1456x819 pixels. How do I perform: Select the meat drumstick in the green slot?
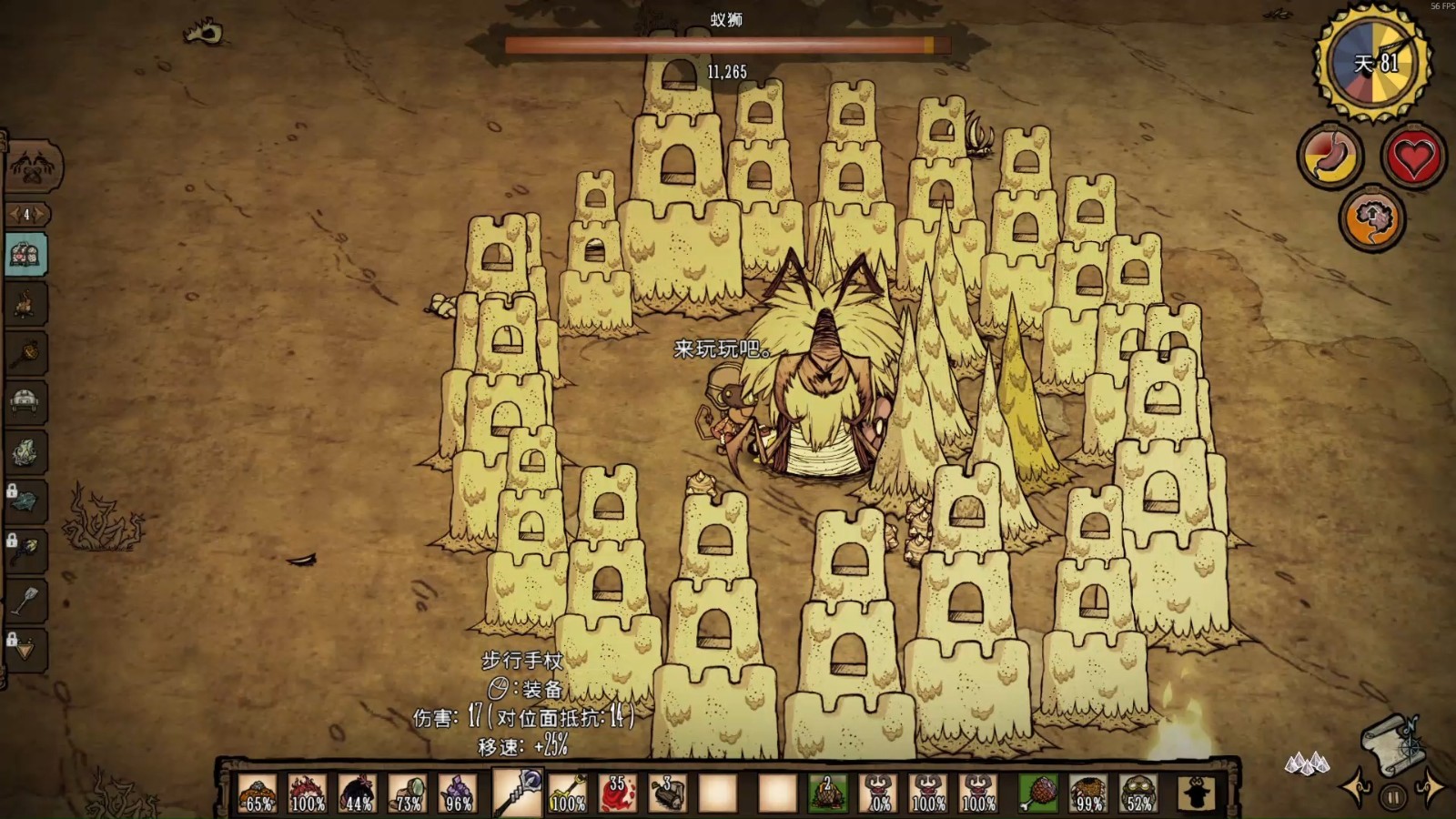(x=1038, y=792)
